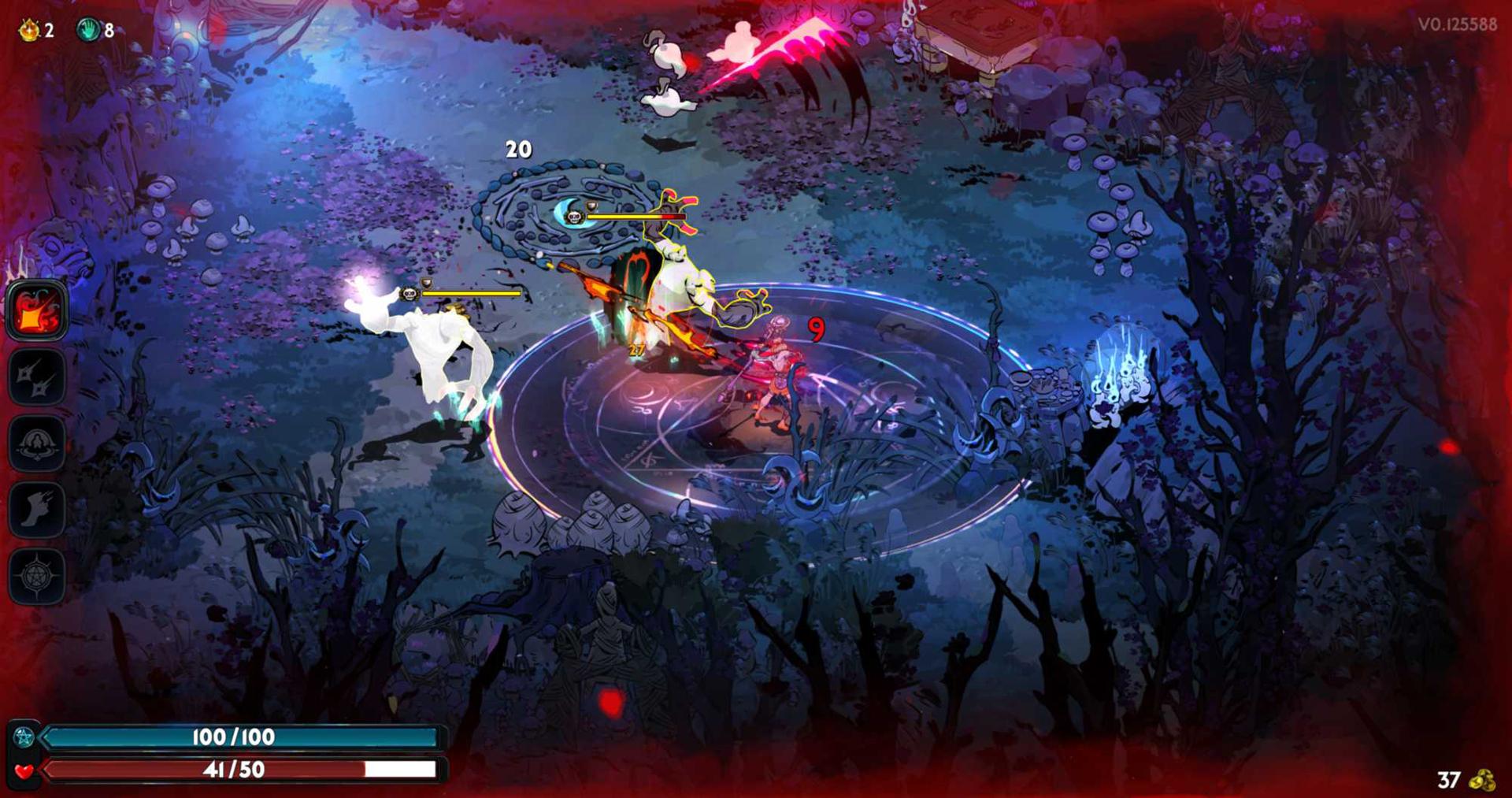Select the green hand resource icon
Screen dimensions: 1512x798
point(87,30)
